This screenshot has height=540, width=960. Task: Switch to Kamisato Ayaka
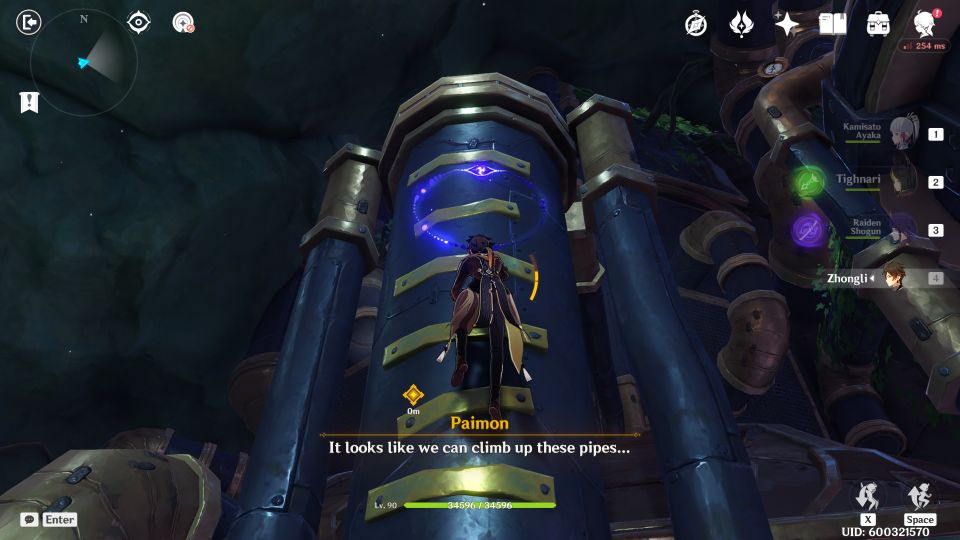pyautogui.click(x=900, y=134)
